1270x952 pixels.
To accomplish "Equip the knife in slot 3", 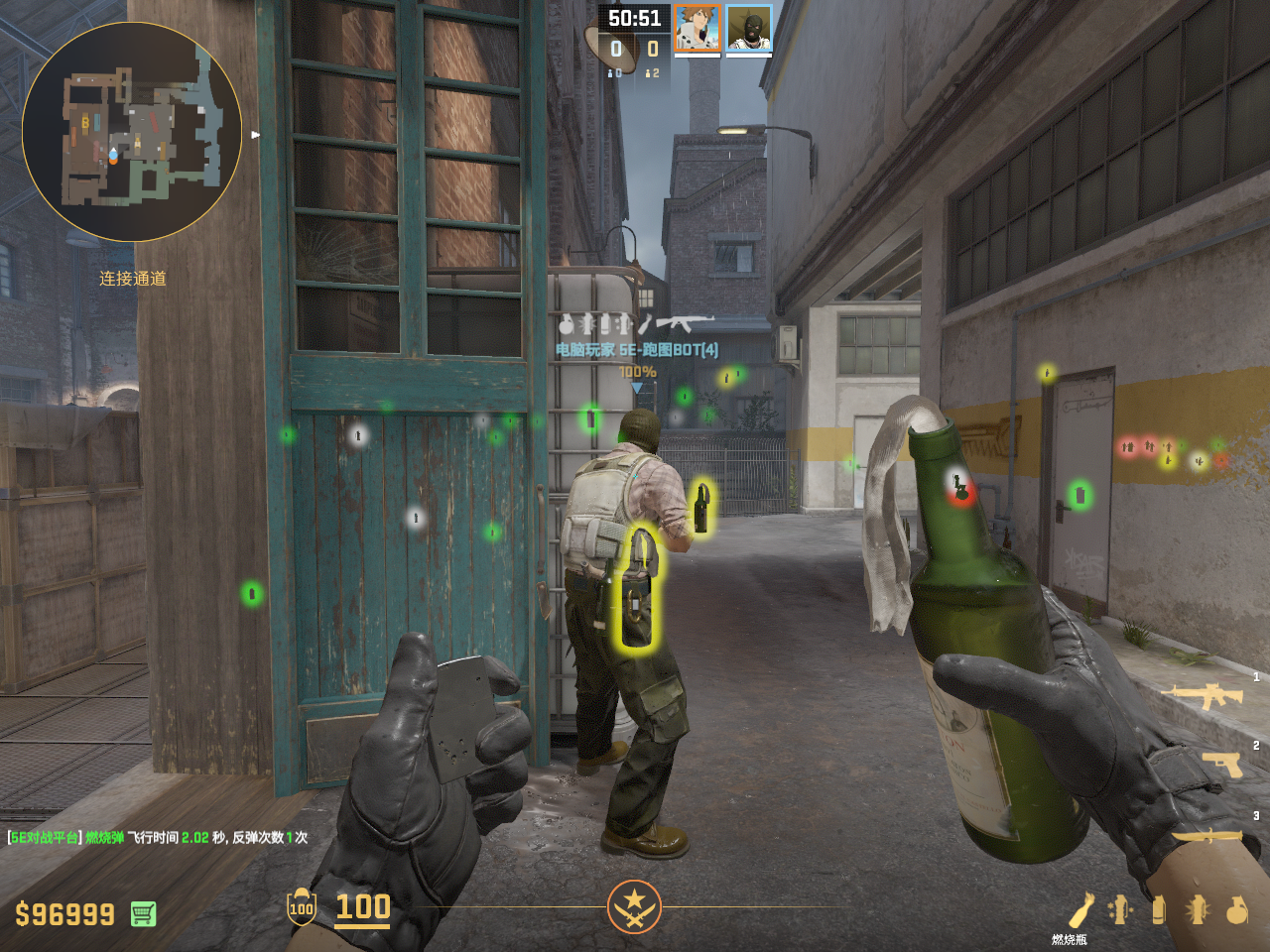I will point(1207,836).
